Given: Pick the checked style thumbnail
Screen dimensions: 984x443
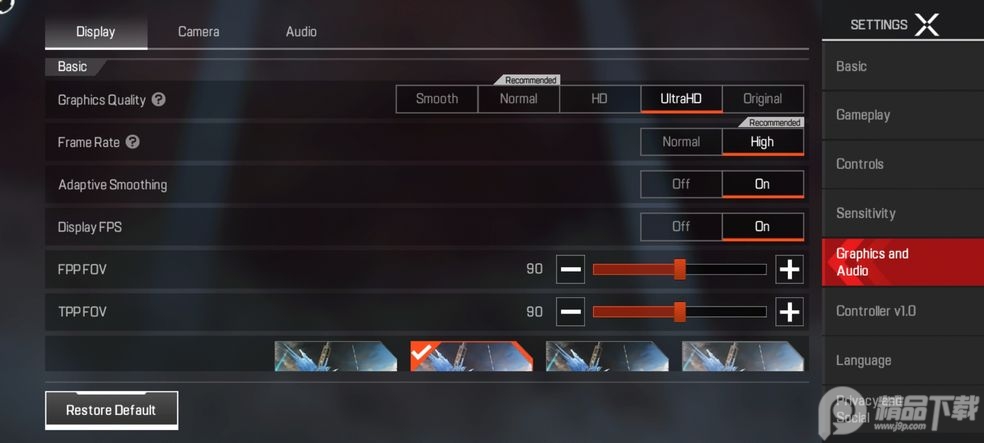Looking at the screenshot, I should (x=471, y=356).
